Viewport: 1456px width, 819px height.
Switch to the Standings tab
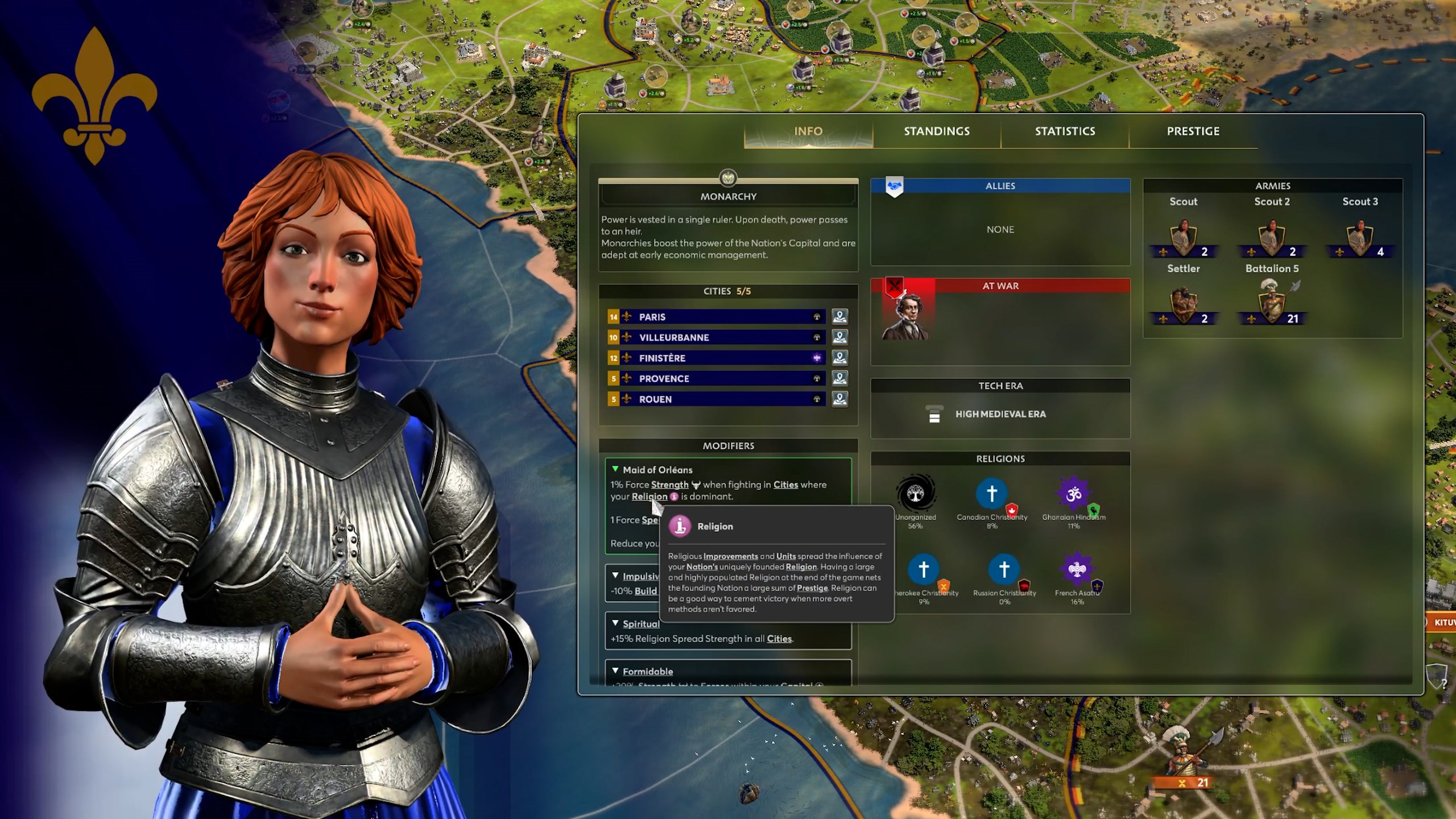click(x=937, y=131)
